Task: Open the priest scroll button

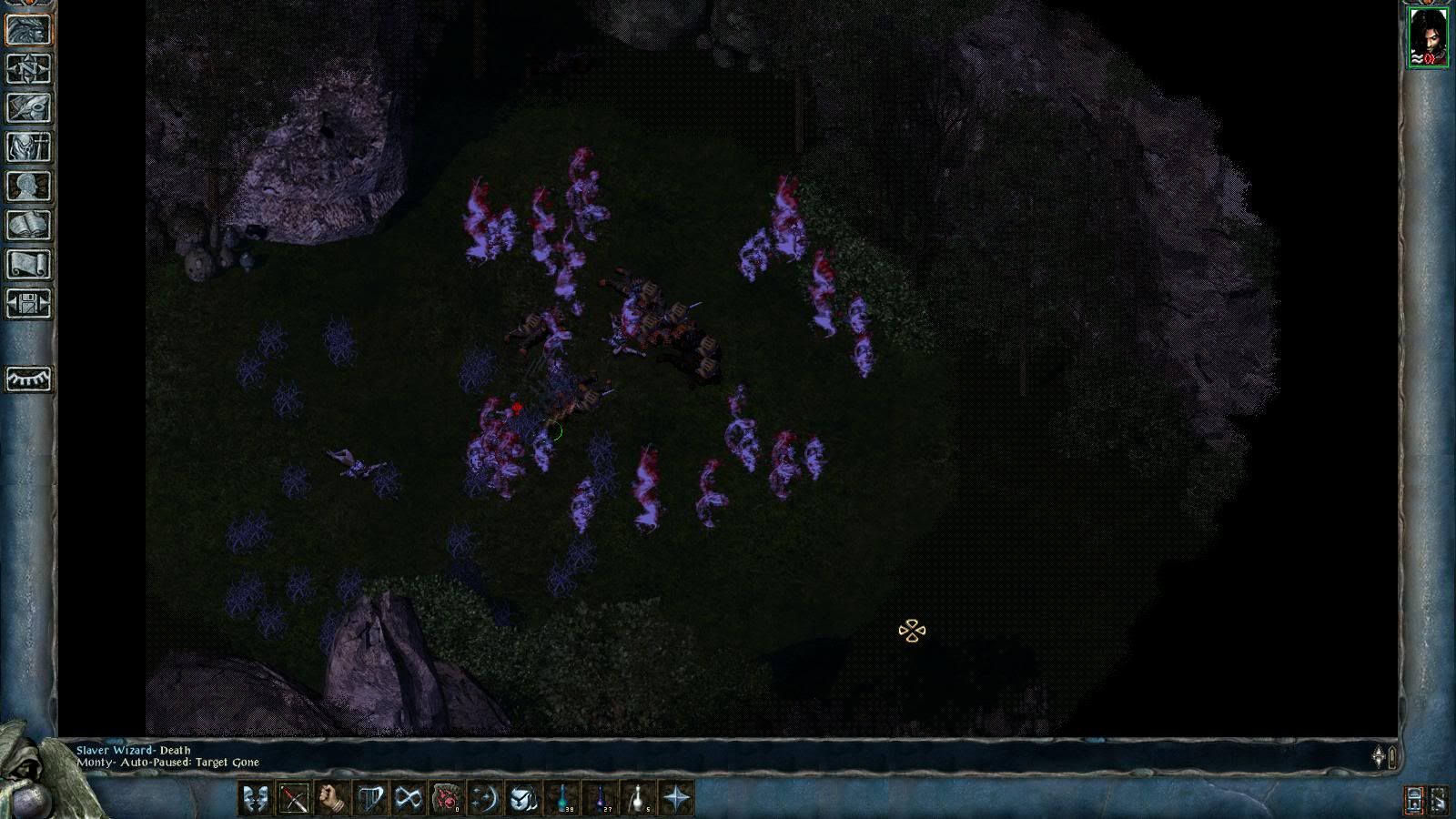Action: tap(29, 265)
